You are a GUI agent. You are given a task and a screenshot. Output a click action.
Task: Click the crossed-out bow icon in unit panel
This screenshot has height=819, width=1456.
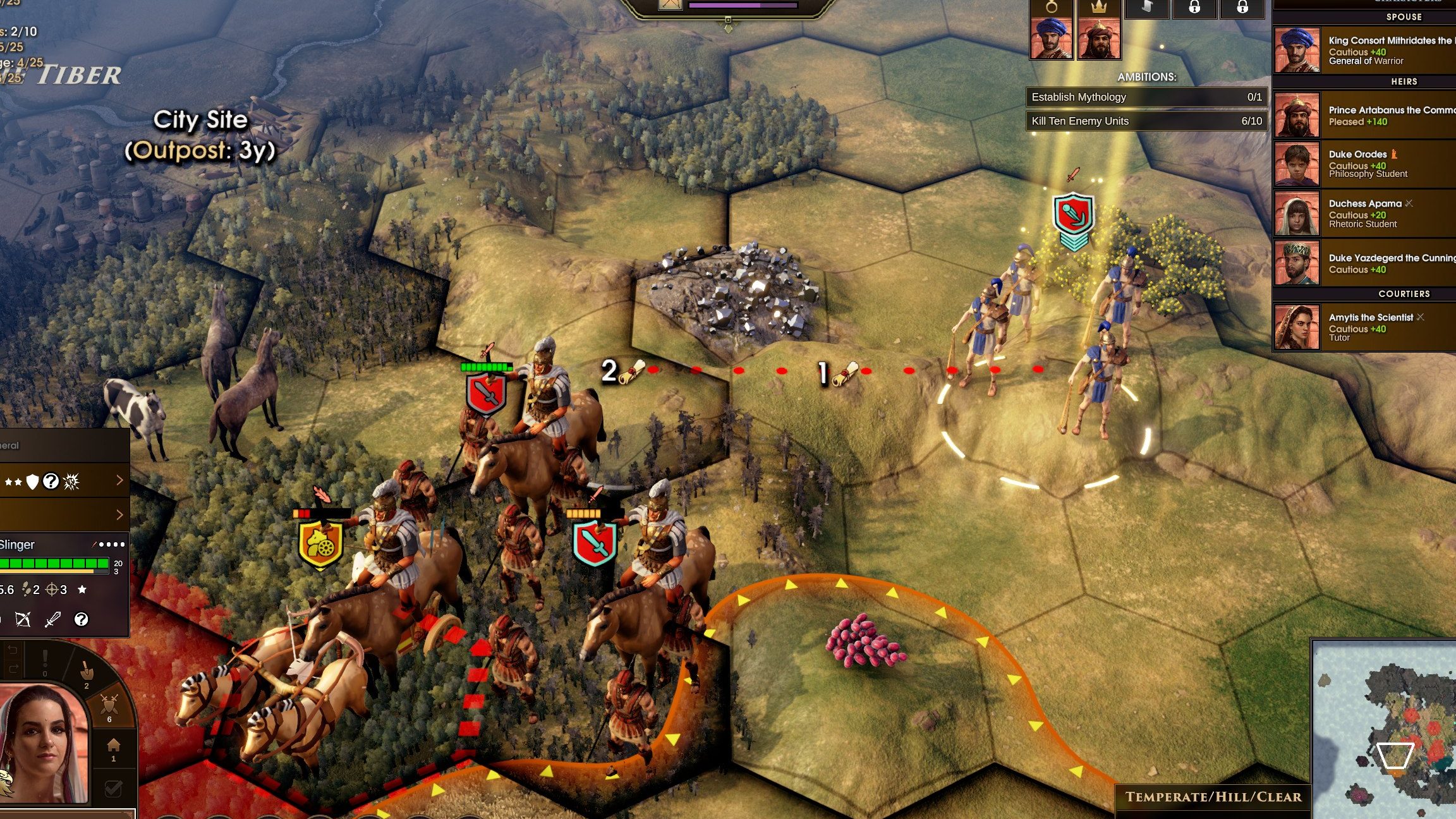pos(23,620)
